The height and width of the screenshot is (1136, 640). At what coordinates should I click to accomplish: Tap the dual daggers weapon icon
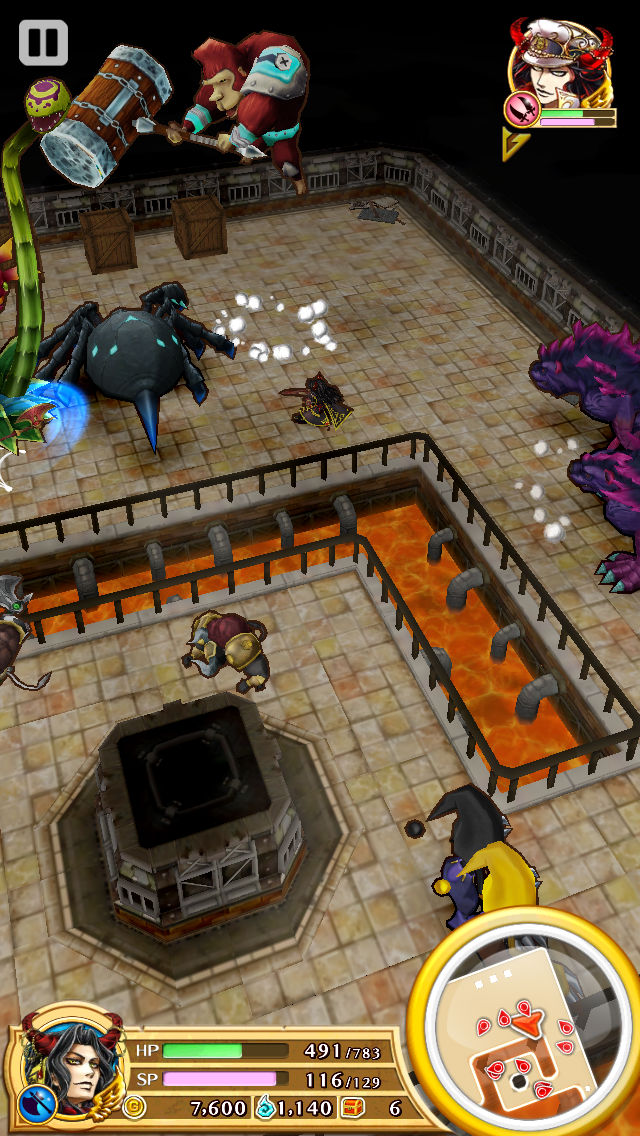(x=520, y=111)
